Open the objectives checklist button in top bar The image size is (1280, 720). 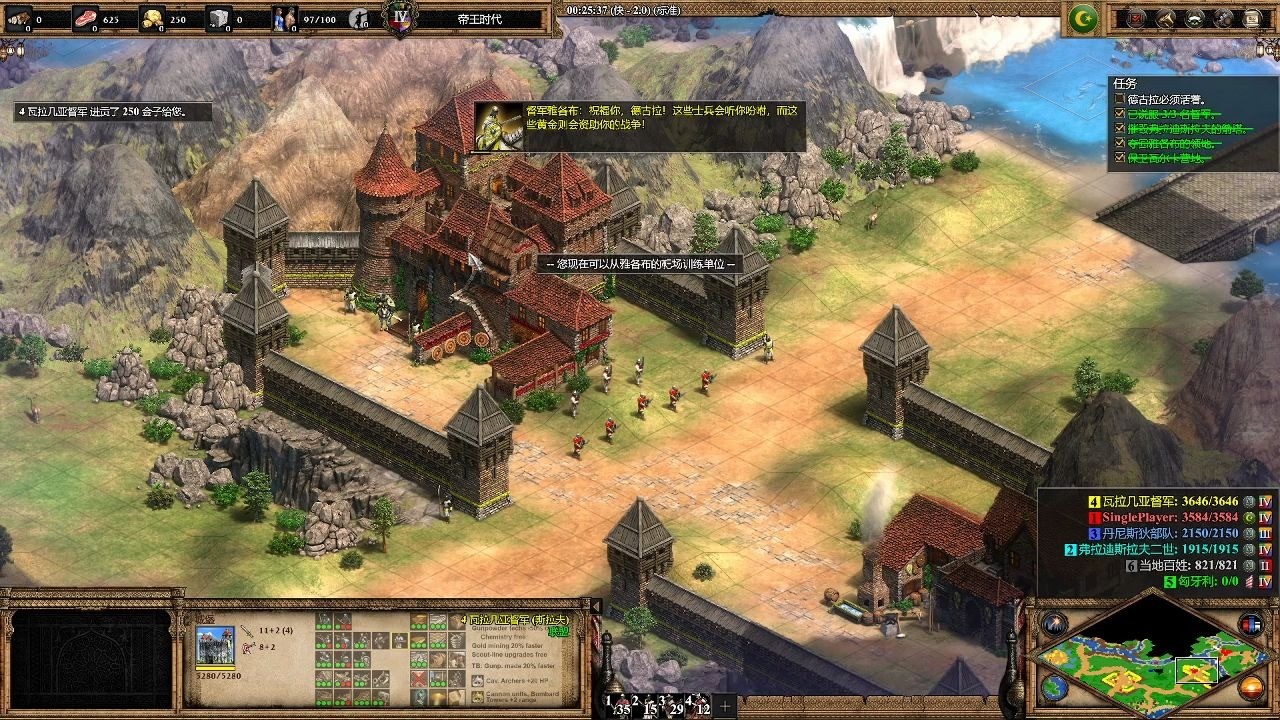click(x=1136, y=18)
